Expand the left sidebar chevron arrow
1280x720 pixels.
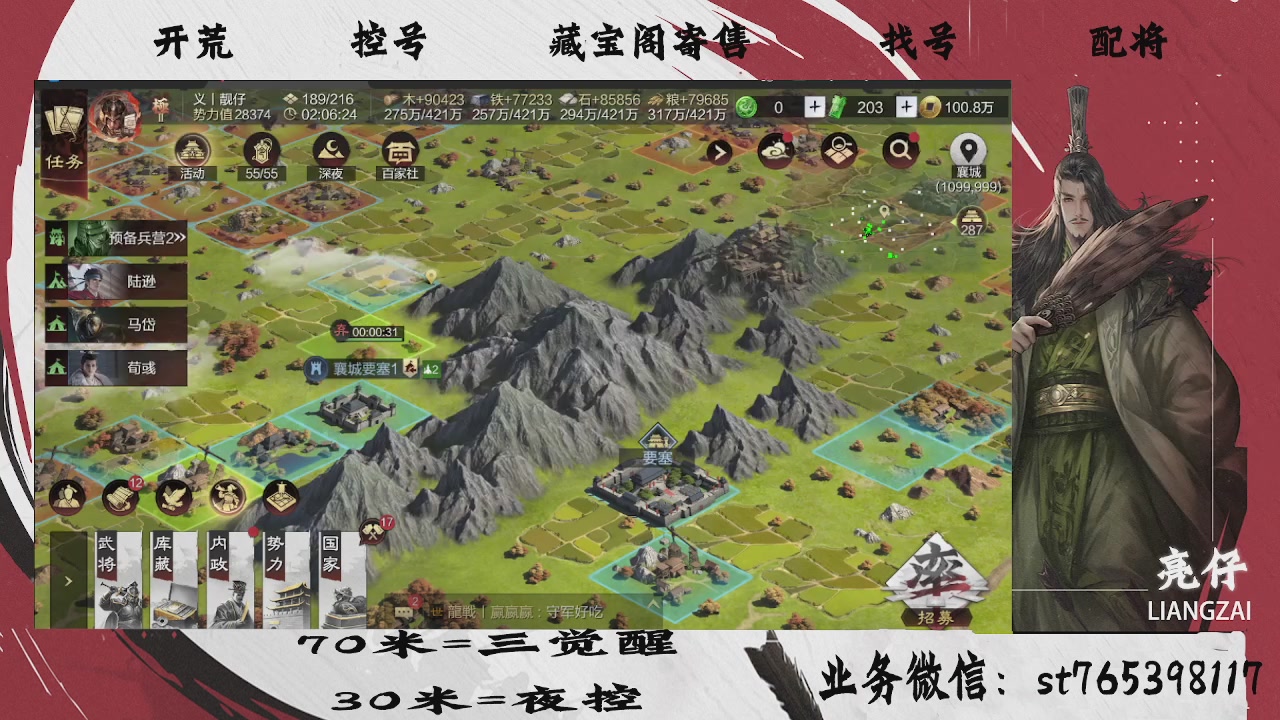[68, 580]
